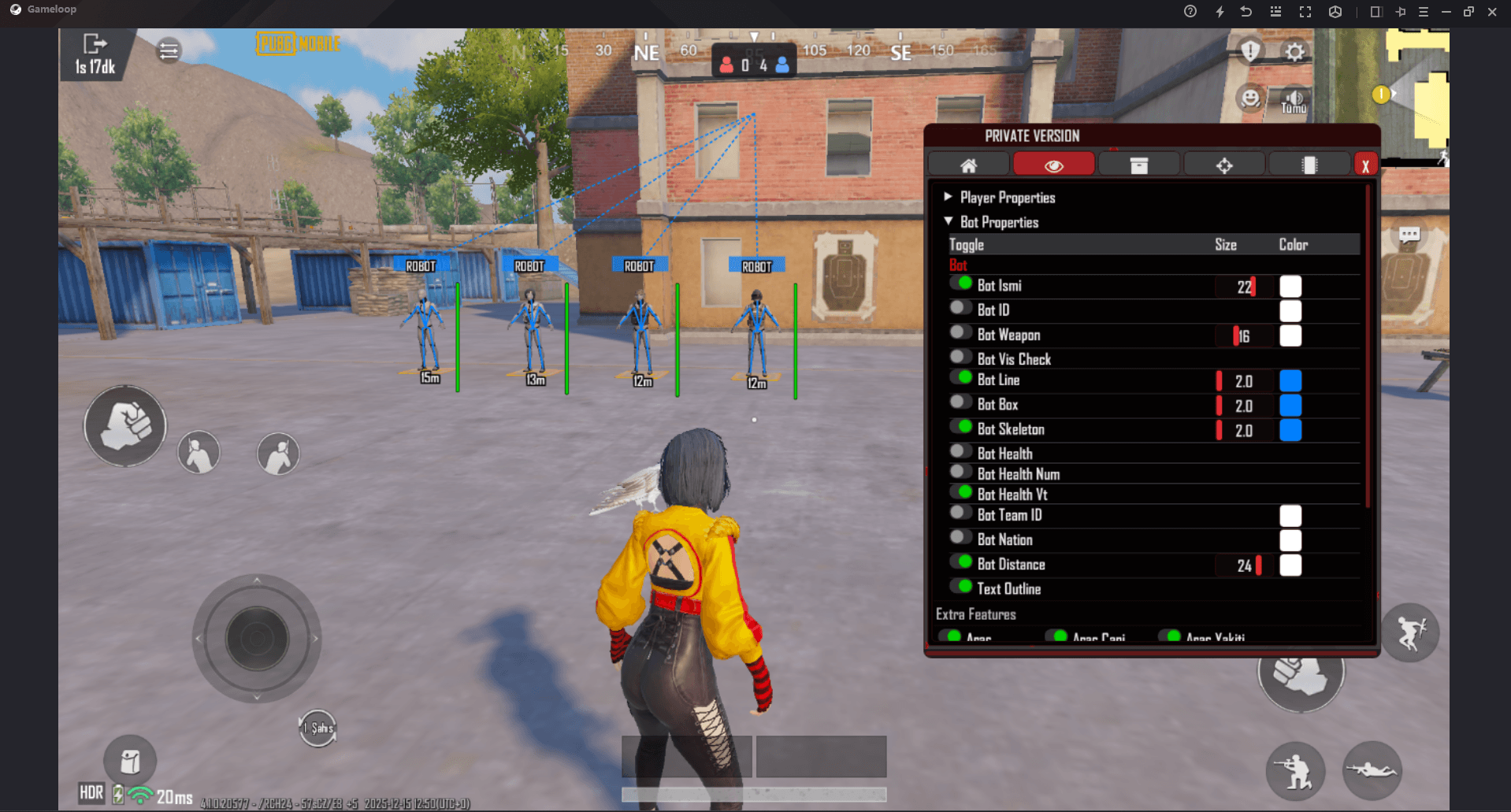Switch to the home tab of Private Version
The height and width of the screenshot is (812, 1511).
tap(968, 164)
